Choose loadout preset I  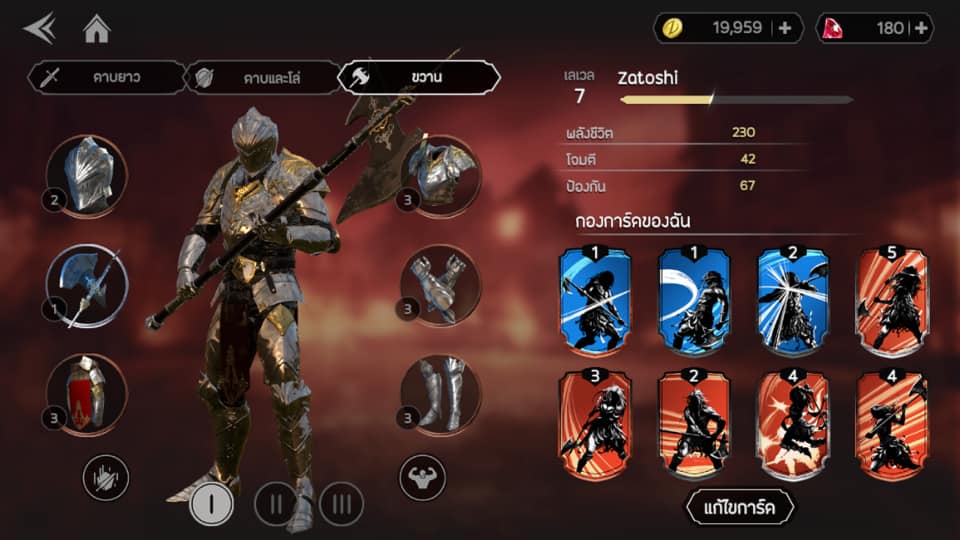point(210,503)
